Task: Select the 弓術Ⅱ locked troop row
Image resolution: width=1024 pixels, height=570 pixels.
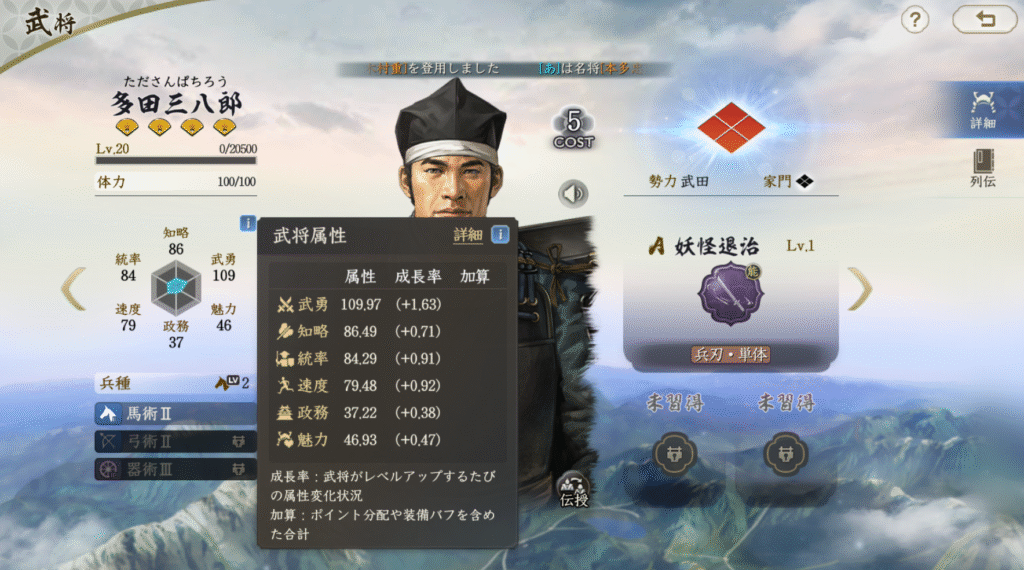Action: pos(175,441)
